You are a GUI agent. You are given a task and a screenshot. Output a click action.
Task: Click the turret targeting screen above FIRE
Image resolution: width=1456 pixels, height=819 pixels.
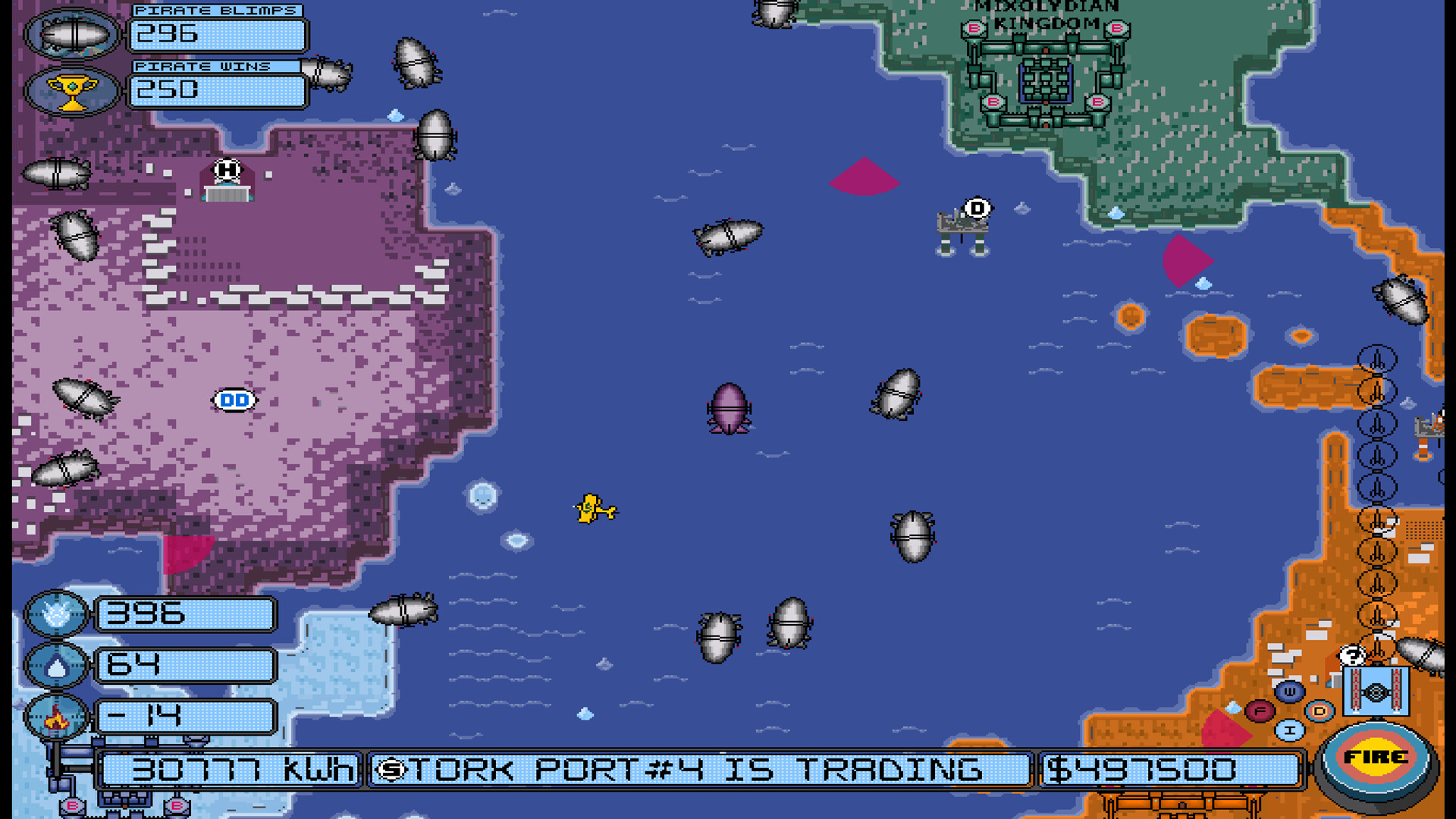click(1376, 692)
